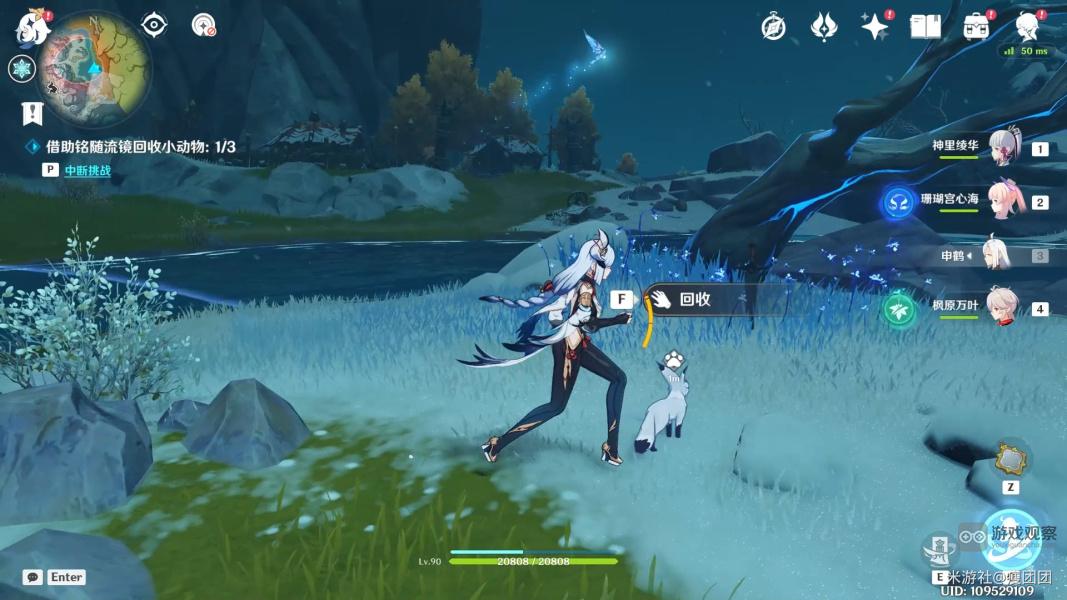1067x600 pixels.
Task: Select the 借助铭随流镜回收小动物 objective tracker
Action: pyautogui.click(x=140, y=147)
